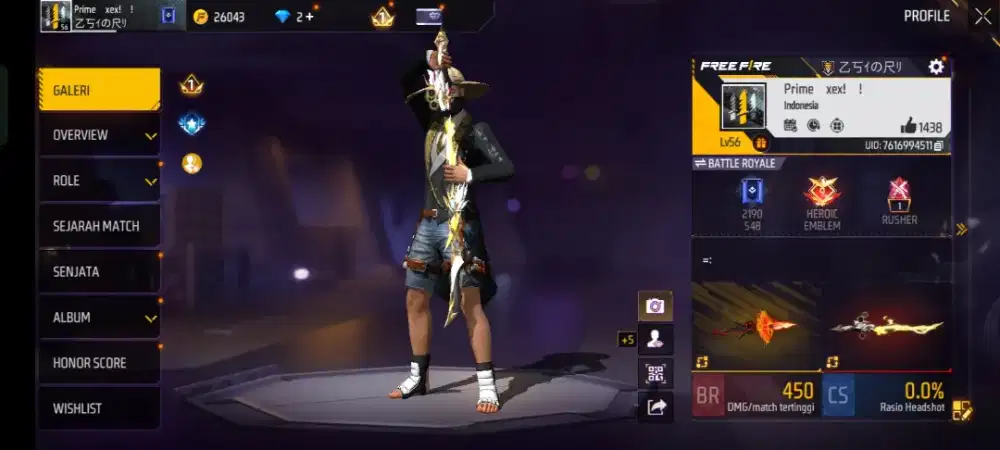Give a like with thumbs-up icon
The height and width of the screenshot is (450, 1000).
(908, 126)
